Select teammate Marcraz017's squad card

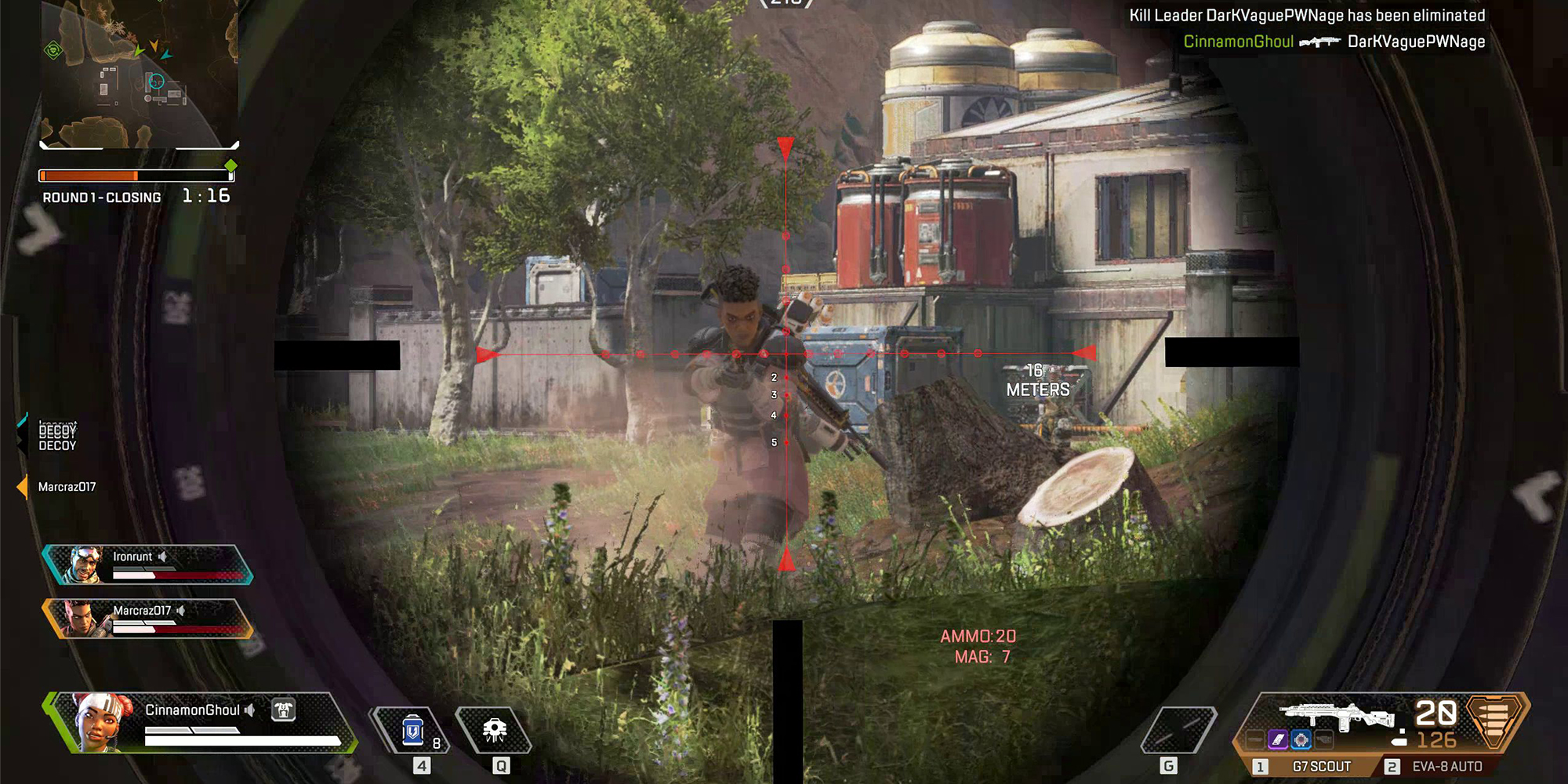pyautogui.click(x=147, y=619)
